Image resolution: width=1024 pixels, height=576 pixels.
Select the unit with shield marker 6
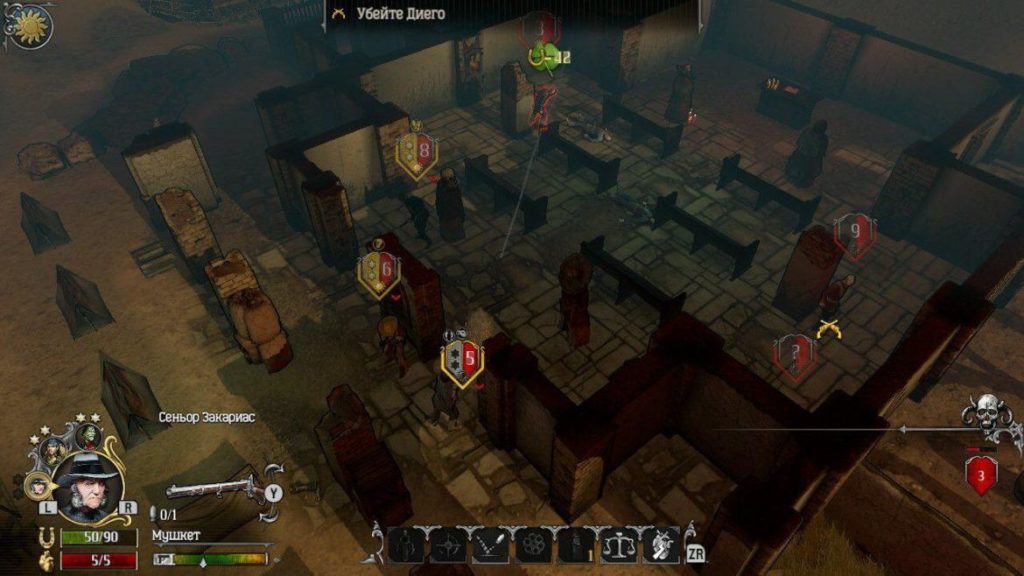[379, 270]
